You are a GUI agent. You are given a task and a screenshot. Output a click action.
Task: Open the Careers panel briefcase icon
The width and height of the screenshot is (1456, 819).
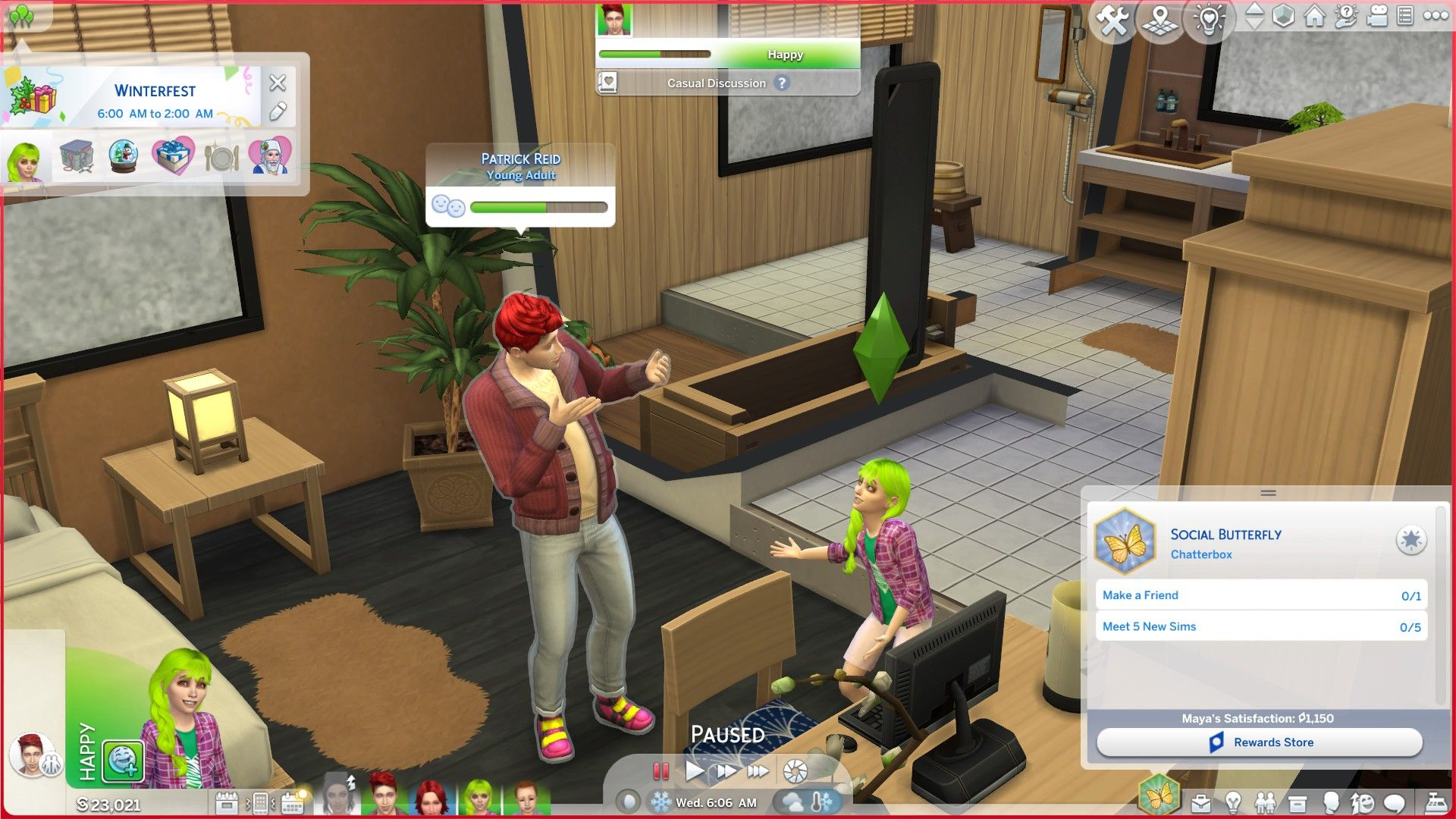pyautogui.click(x=1201, y=803)
